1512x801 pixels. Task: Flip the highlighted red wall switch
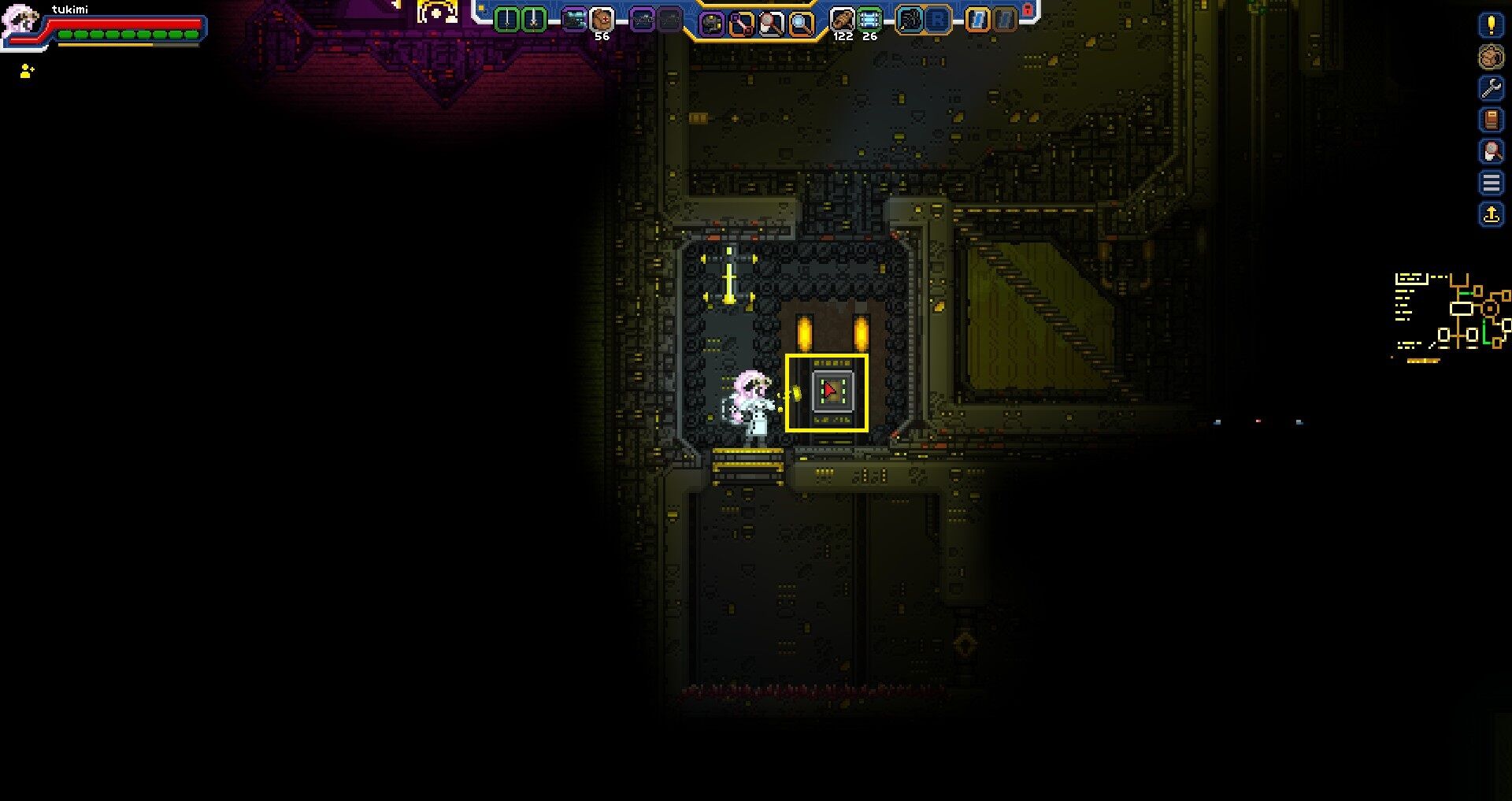coord(828,392)
